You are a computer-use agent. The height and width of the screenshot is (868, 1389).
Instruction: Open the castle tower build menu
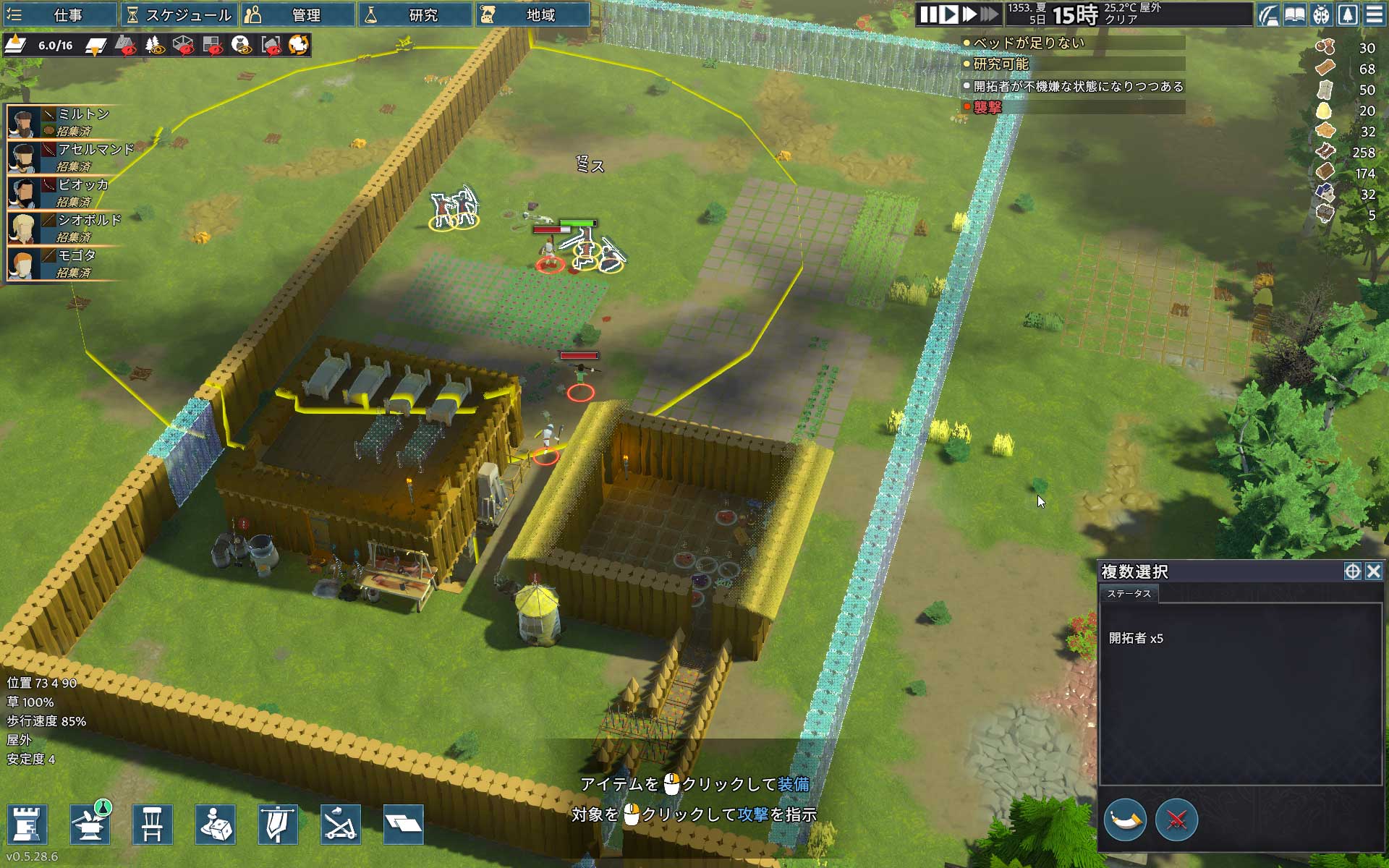click(27, 824)
